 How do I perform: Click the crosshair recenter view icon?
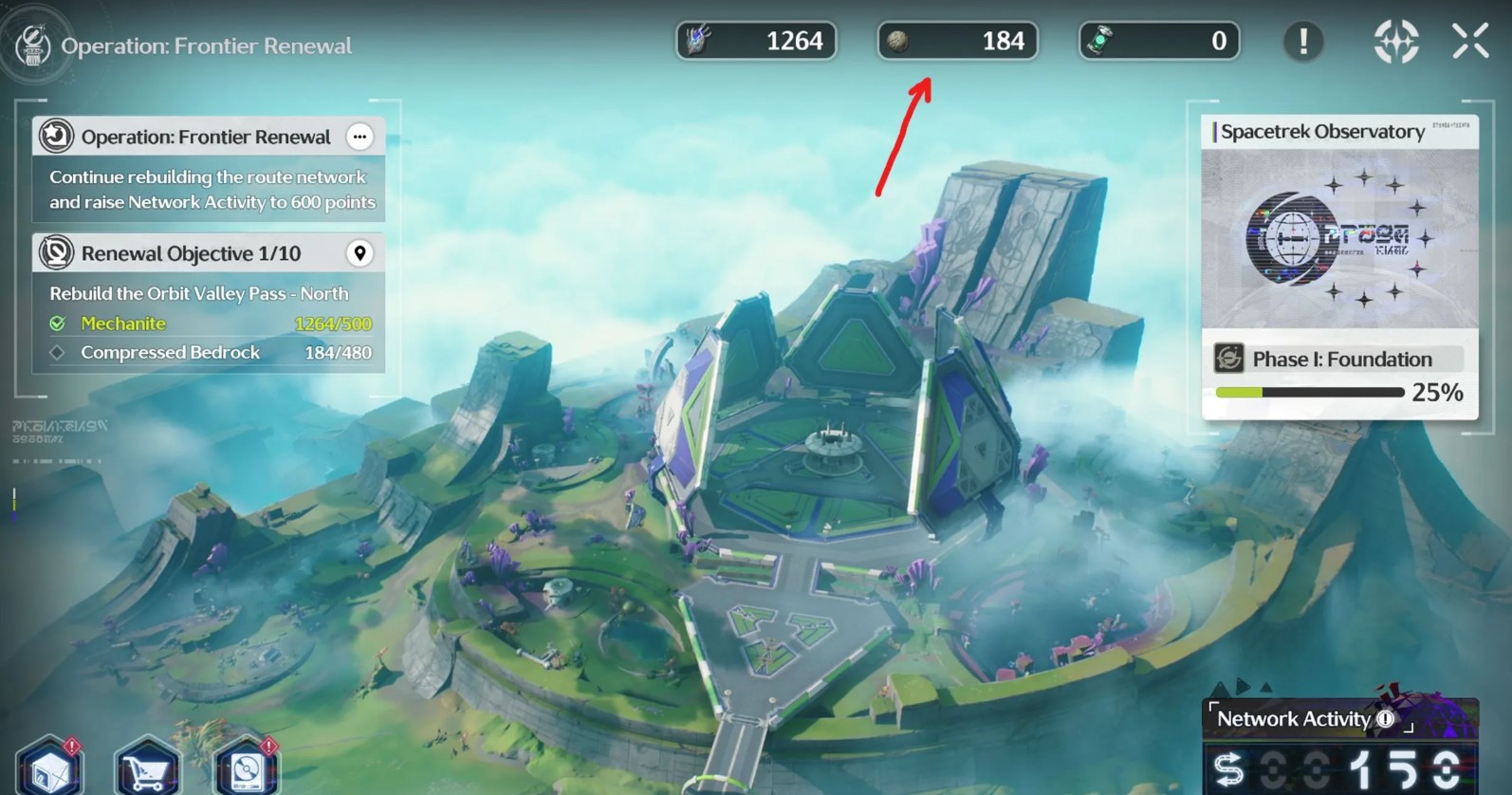tap(1395, 41)
